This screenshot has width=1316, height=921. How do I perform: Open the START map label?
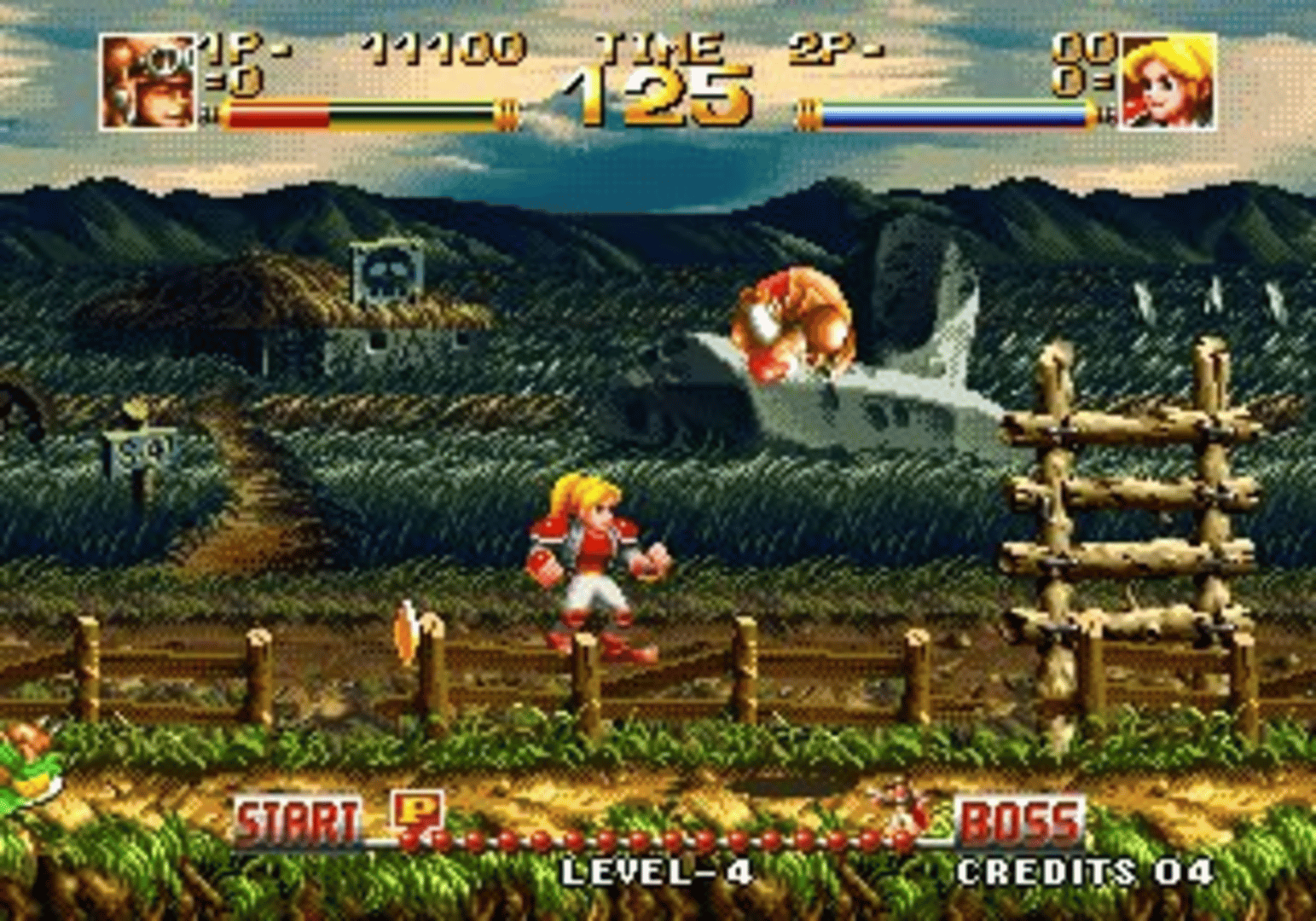pyautogui.click(x=299, y=820)
